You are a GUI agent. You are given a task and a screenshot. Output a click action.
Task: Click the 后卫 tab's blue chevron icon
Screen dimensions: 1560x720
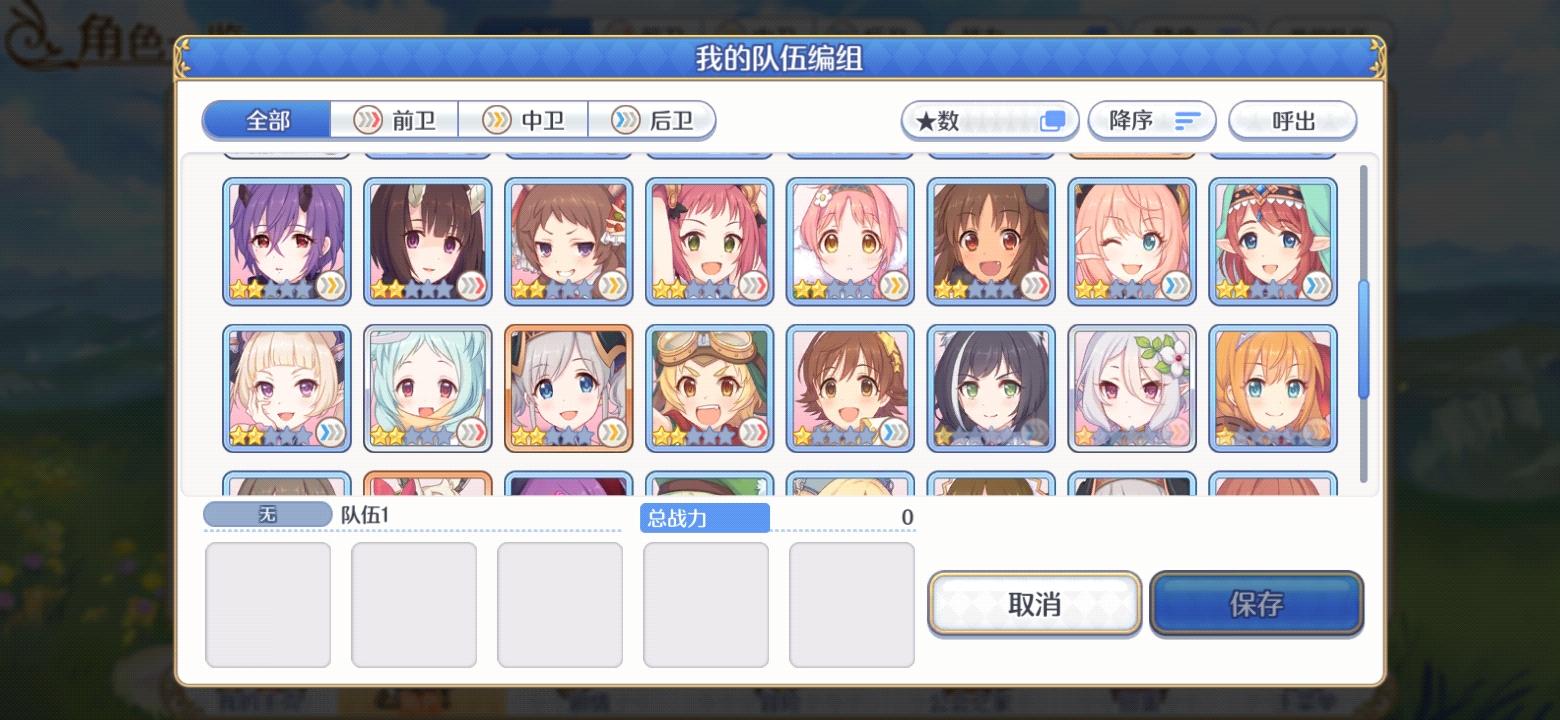627,120
